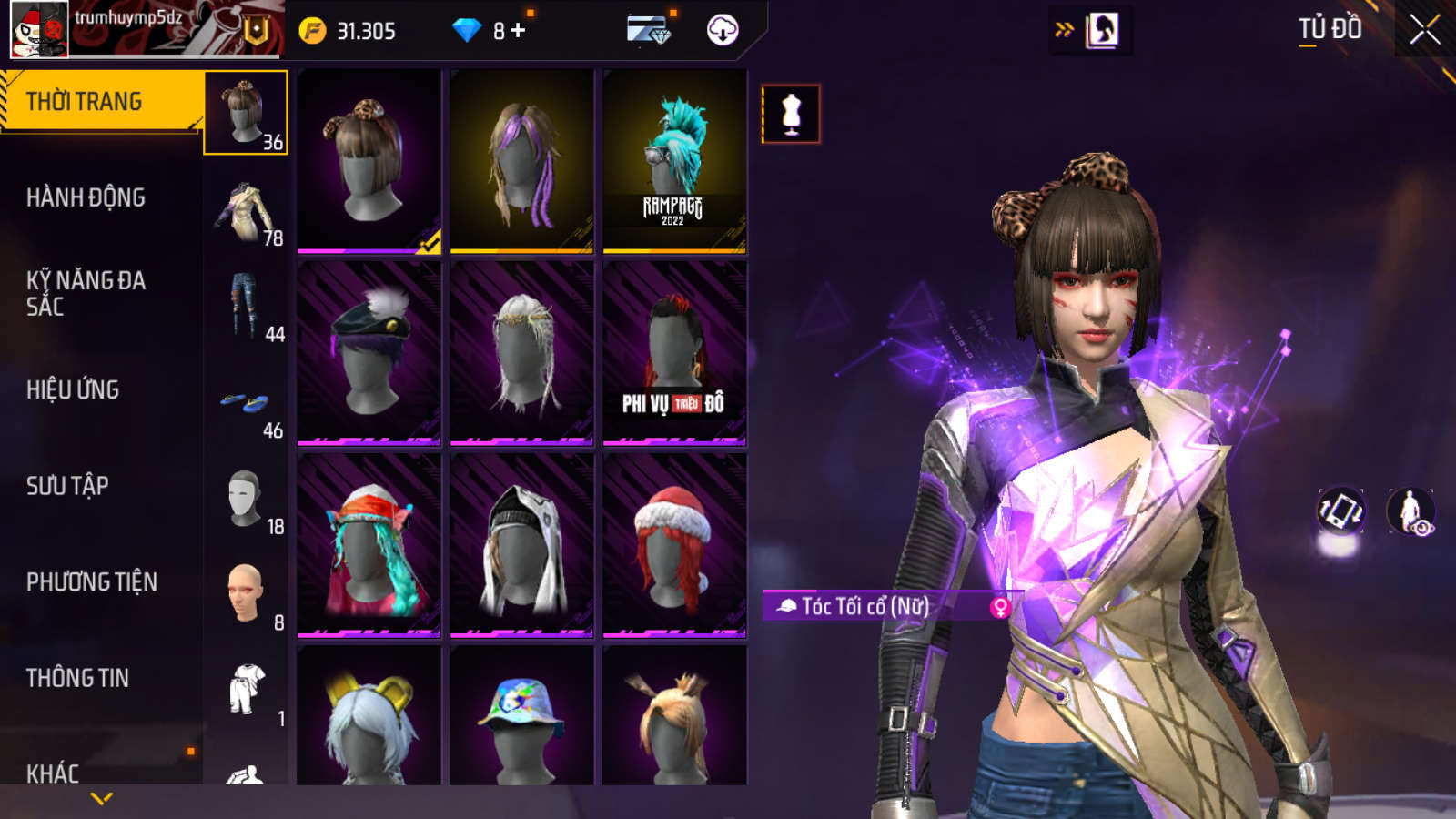
Task: Select the Thời Trang category
Action: pos(100,101)
